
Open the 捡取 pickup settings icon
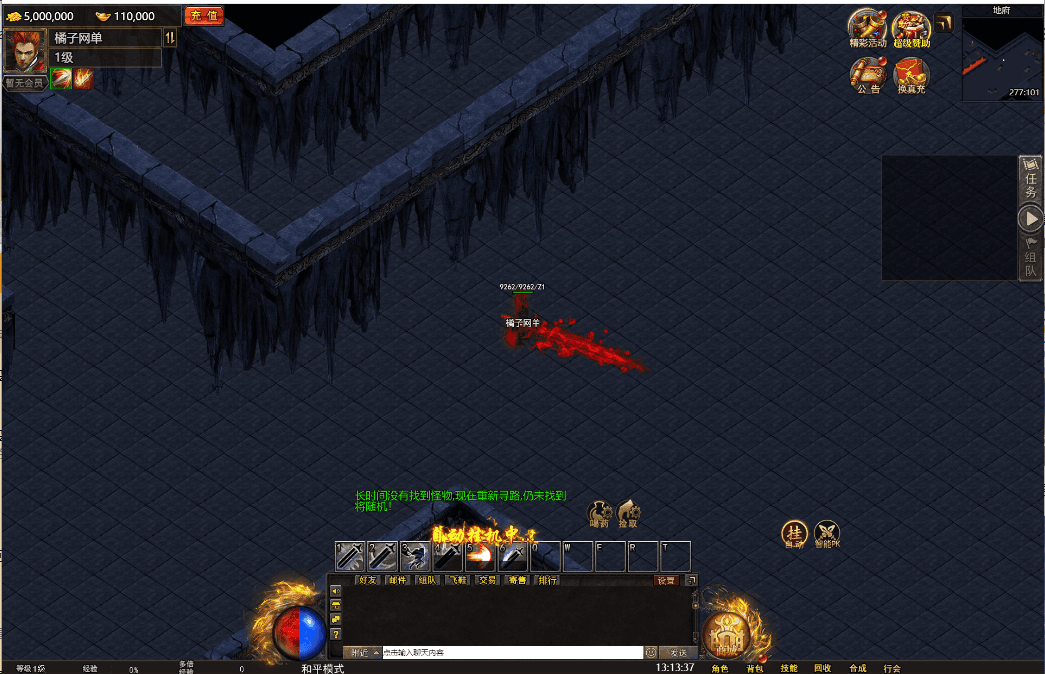628,513
